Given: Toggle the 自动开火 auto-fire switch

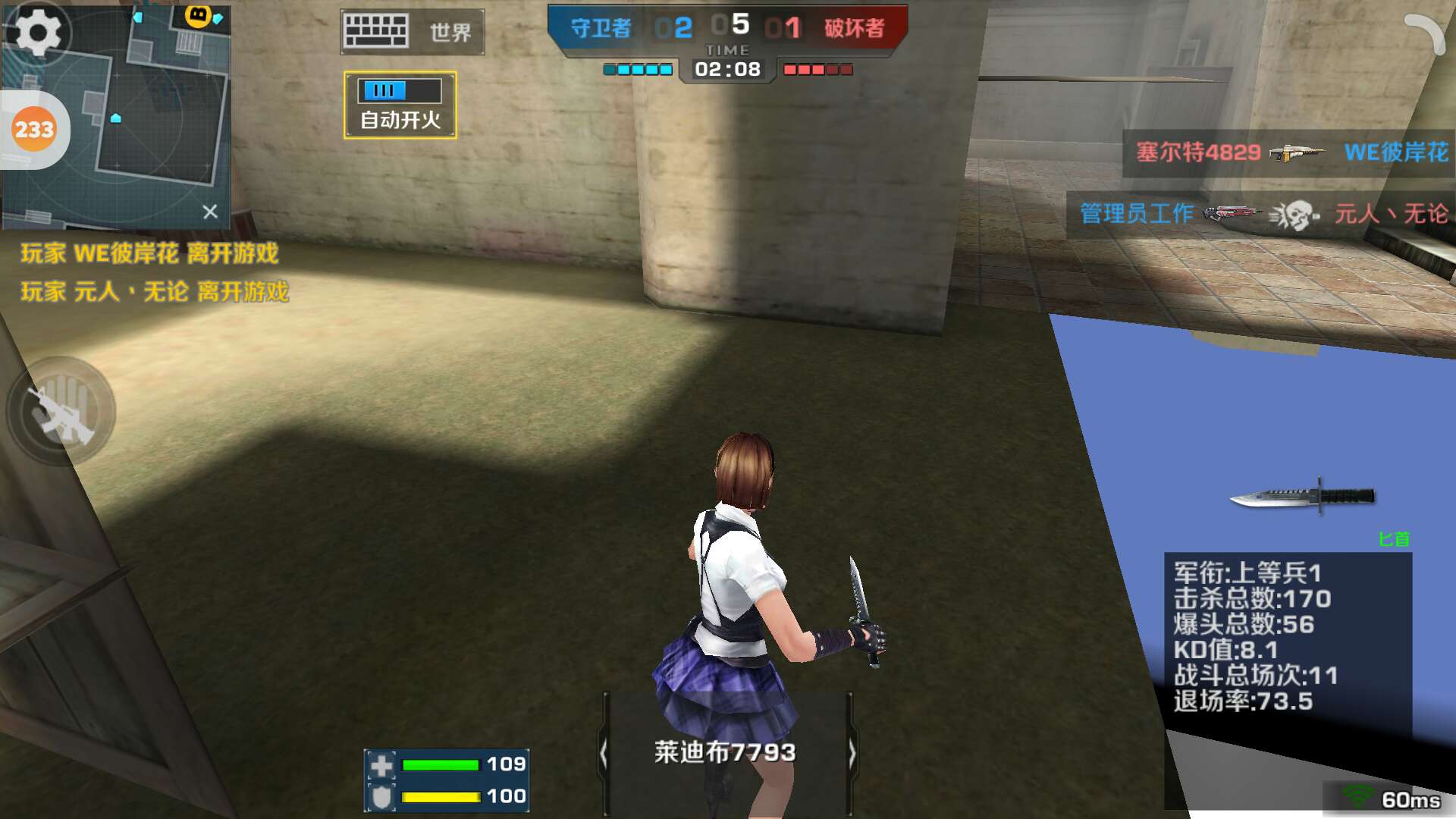Looking at the screenshot, I should [400, 105].
